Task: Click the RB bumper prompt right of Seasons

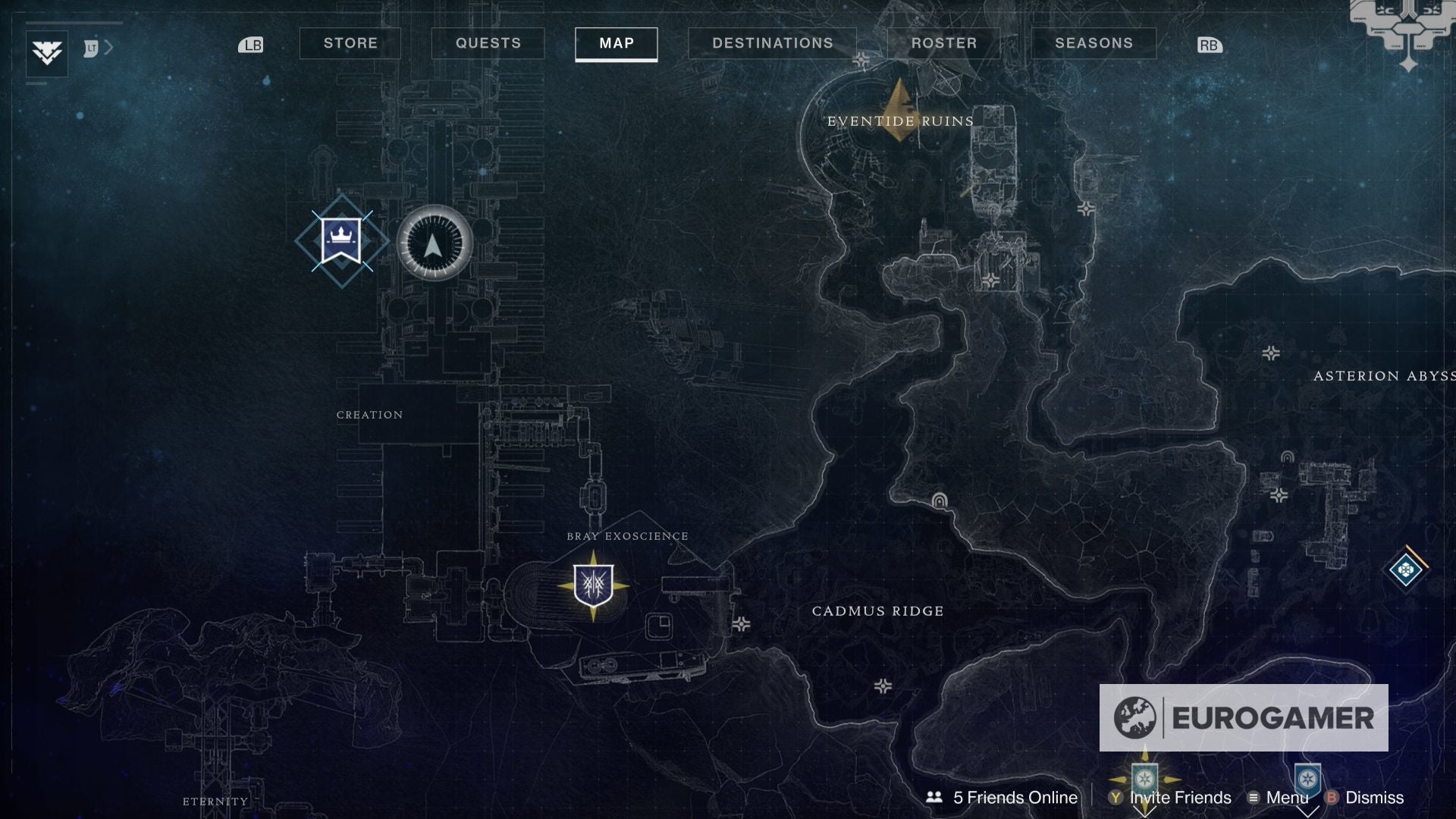Action: (1209, 45)
